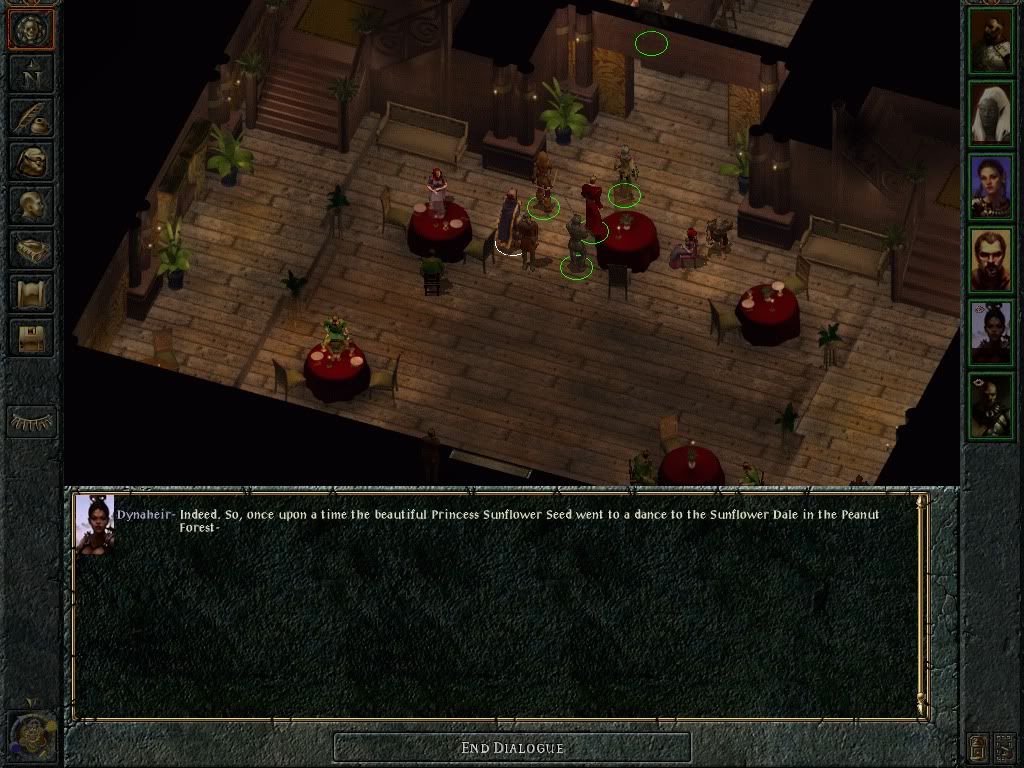Choose the brown-haired woman portrait on blue
The image size is (1024, 768).
tap(991, 187)
